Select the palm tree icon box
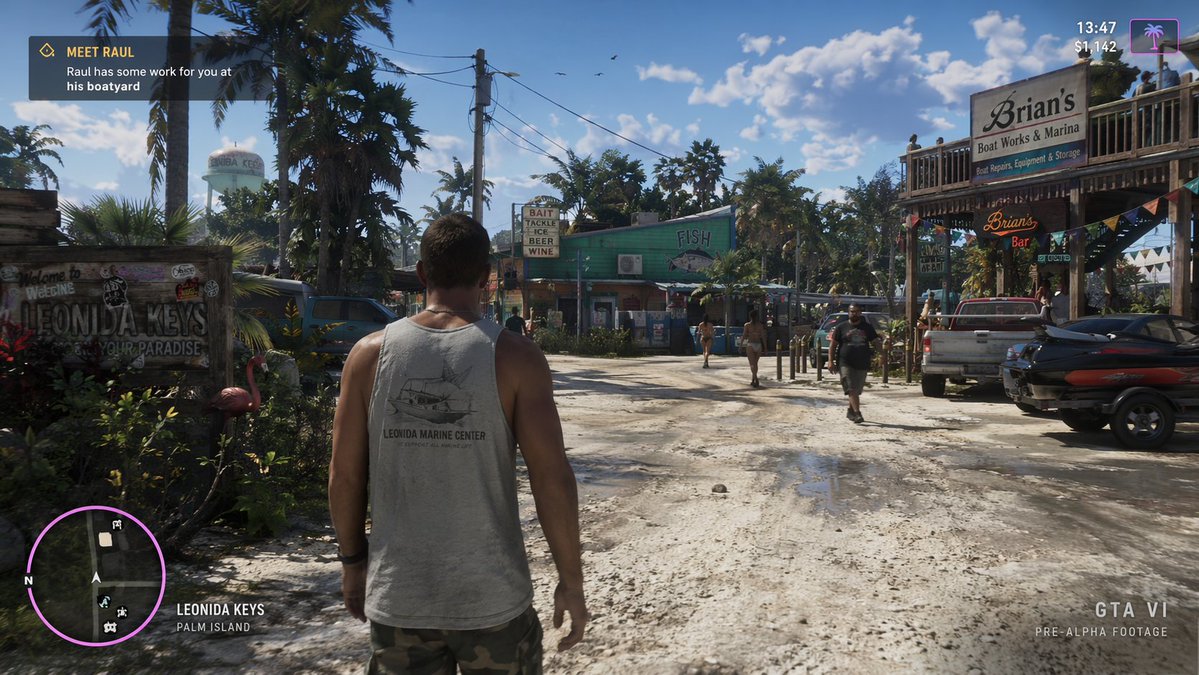Image resolution: width=1199 pixels, height=675 pixels. pos(1153,36)
